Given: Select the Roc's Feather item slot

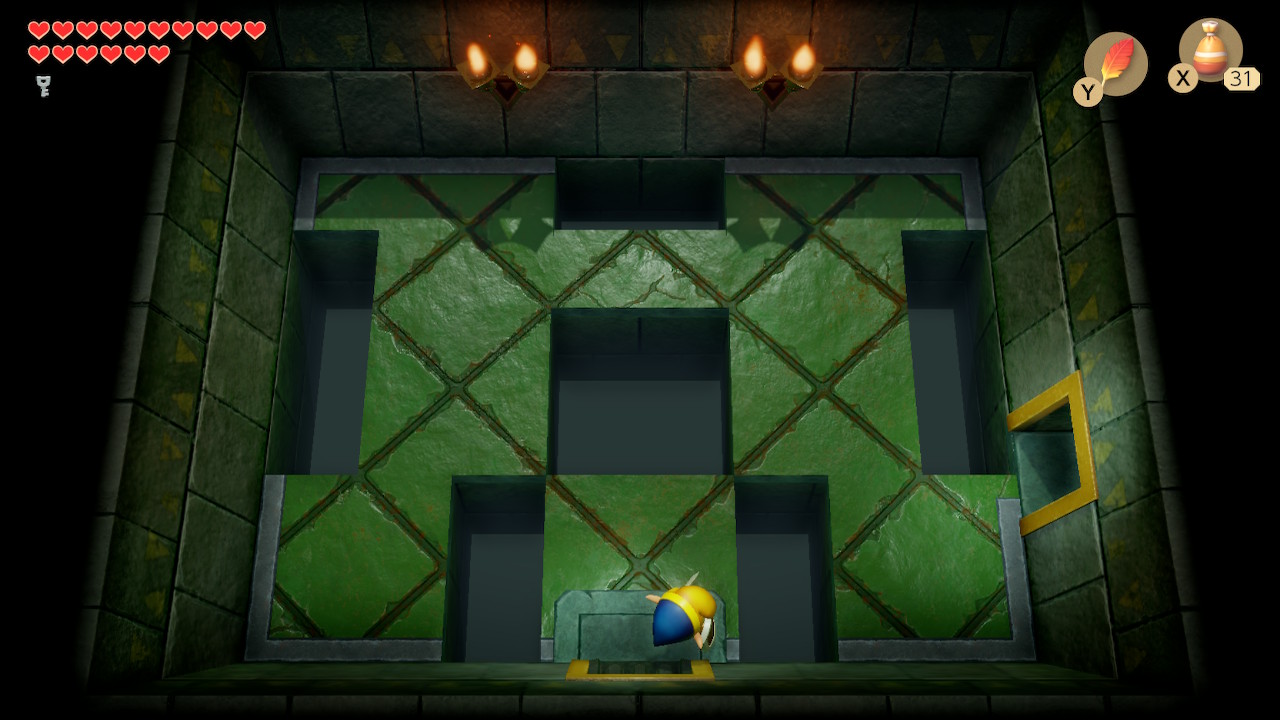Looking at the screenshot, I should click(x=1115, y=63).
